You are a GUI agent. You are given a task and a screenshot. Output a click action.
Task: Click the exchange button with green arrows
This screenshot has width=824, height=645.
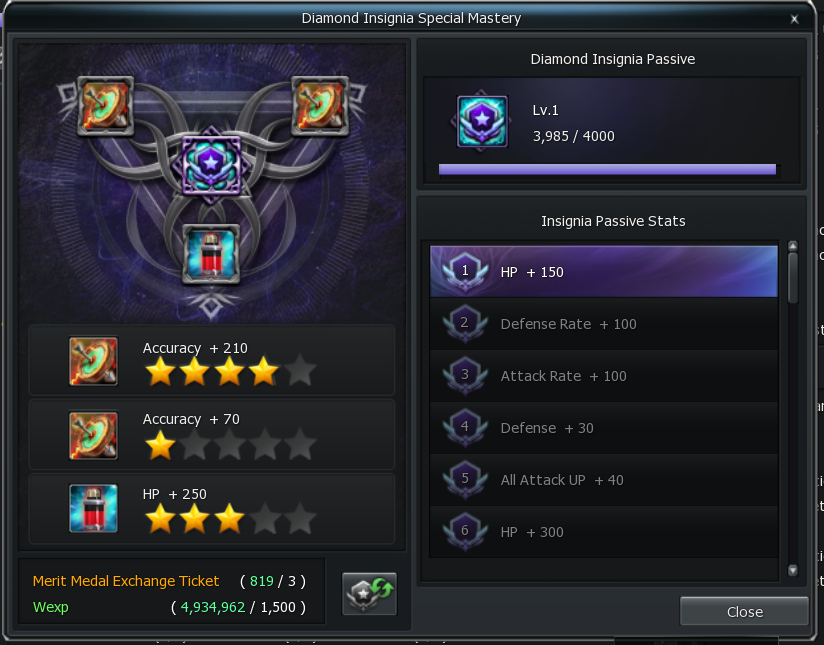click(369, 592)
